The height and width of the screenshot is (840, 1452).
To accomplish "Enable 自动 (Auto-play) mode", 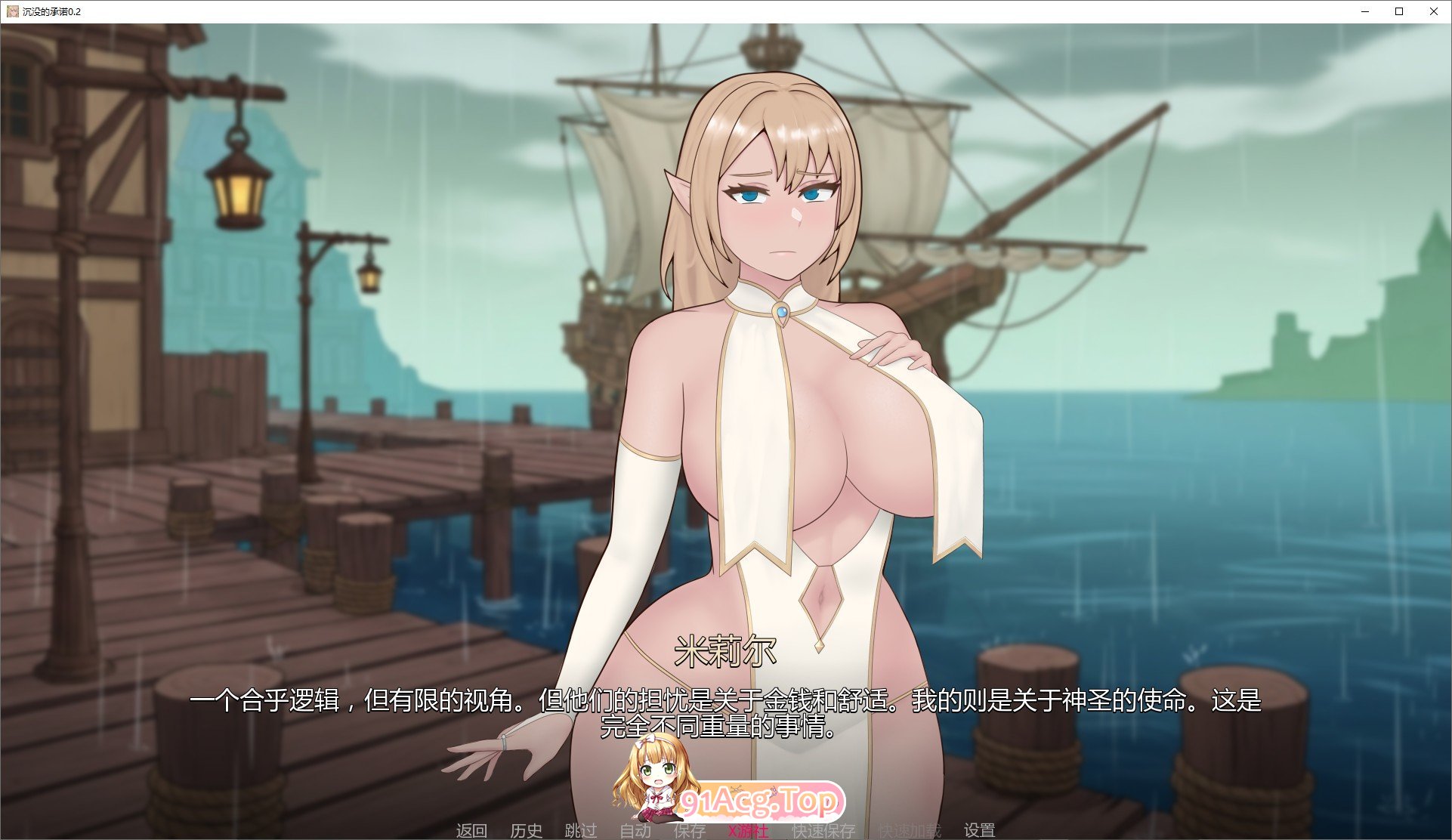I will coord(635,829).
